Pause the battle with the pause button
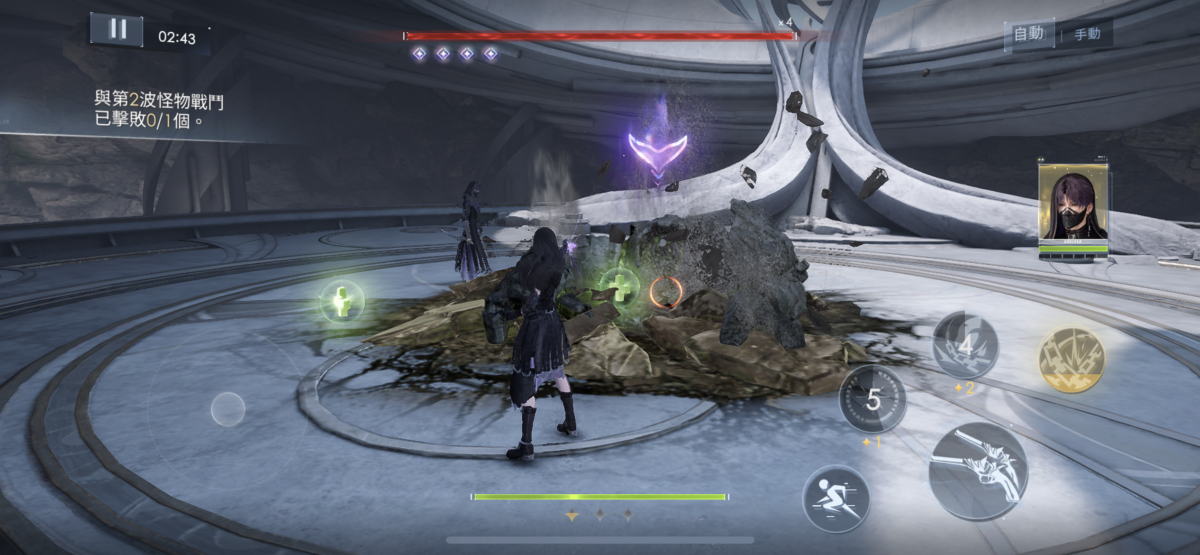 point(117,29)
